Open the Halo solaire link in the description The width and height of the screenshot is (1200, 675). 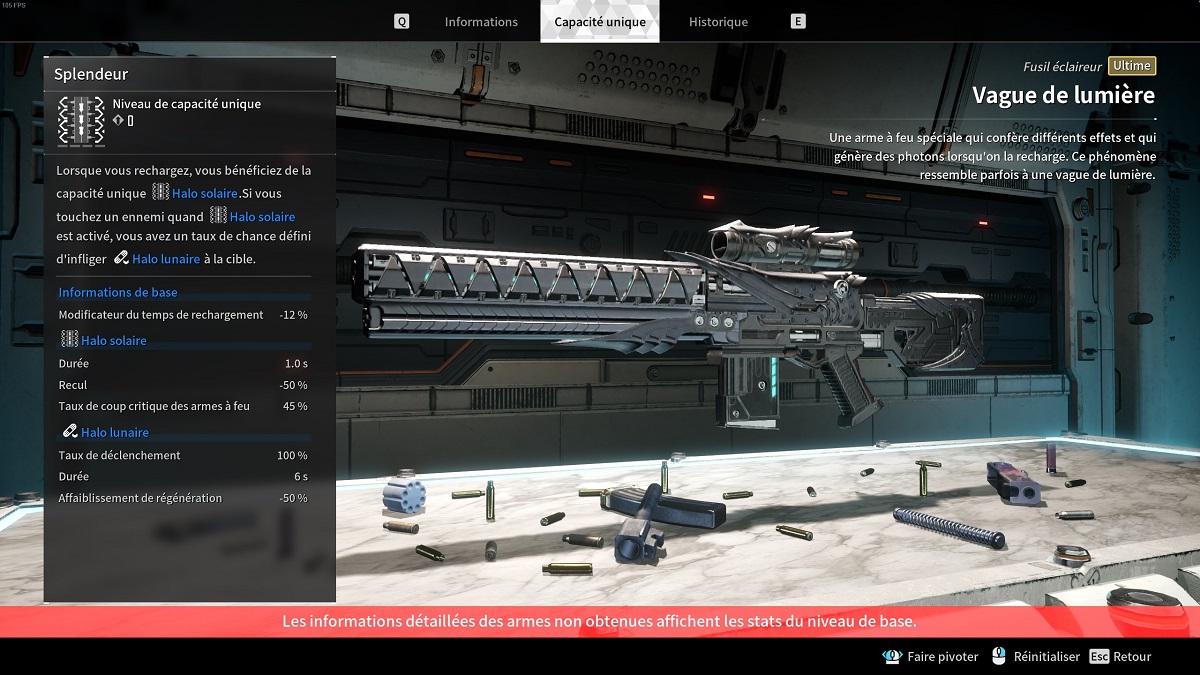point(204,193)
